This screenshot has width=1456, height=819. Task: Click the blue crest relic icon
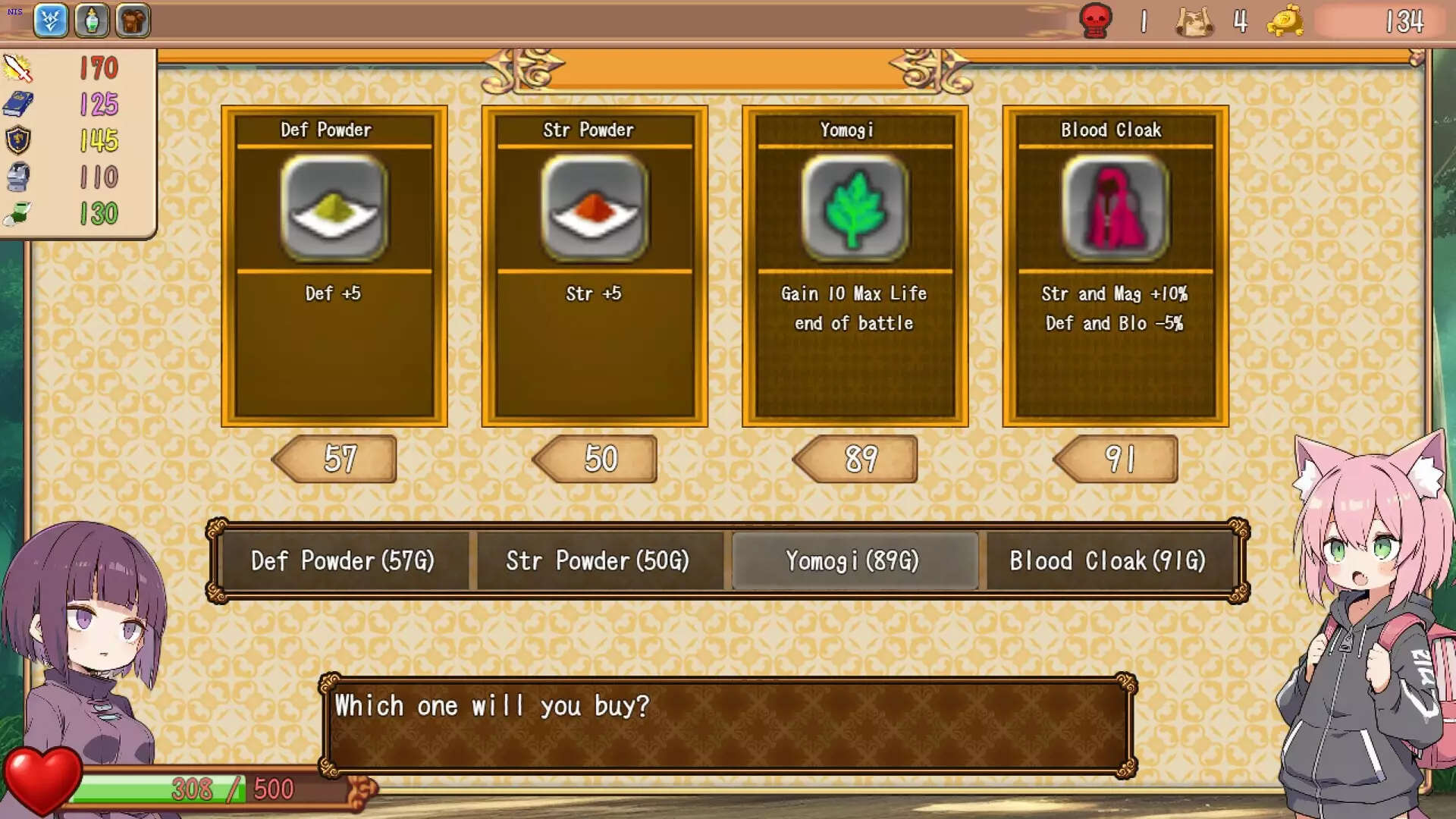(x=51, y=20)
